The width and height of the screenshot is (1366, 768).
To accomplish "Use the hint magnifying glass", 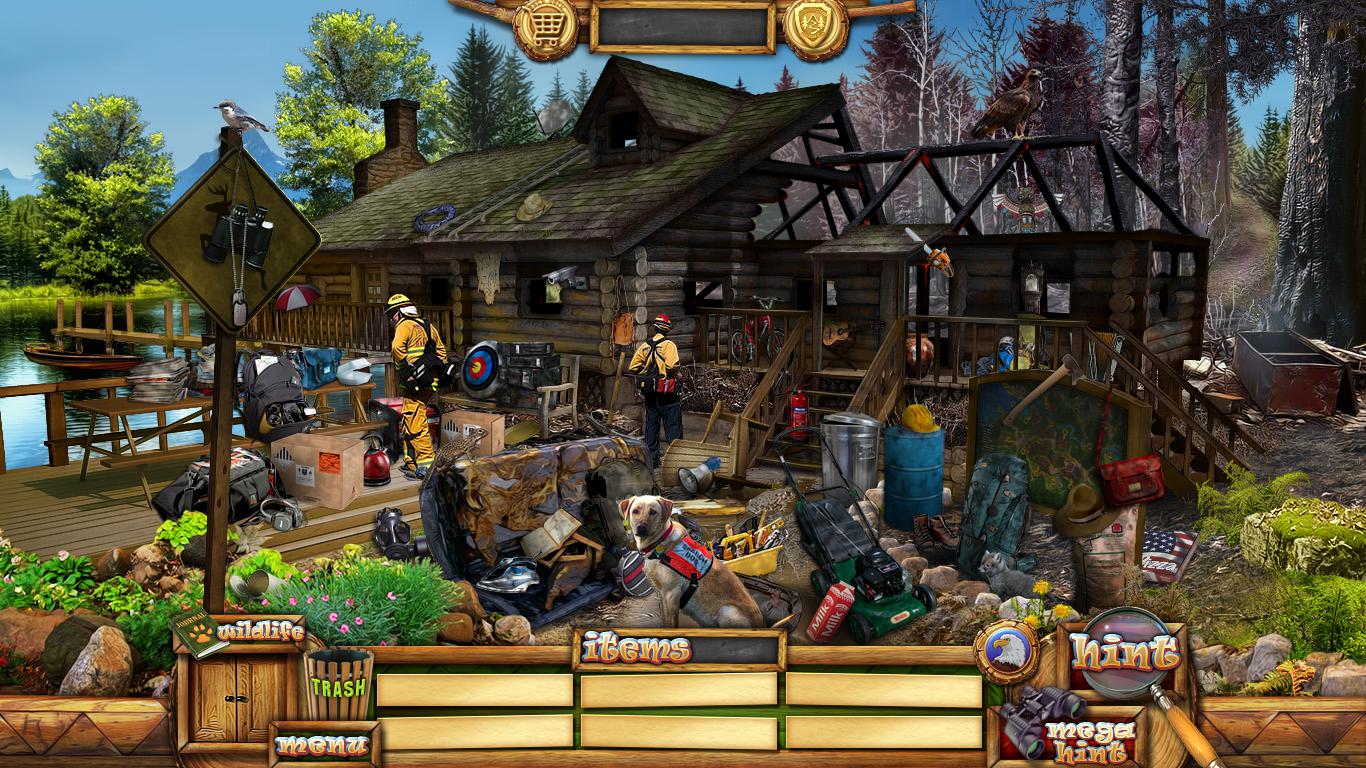I will (1123, 653).
